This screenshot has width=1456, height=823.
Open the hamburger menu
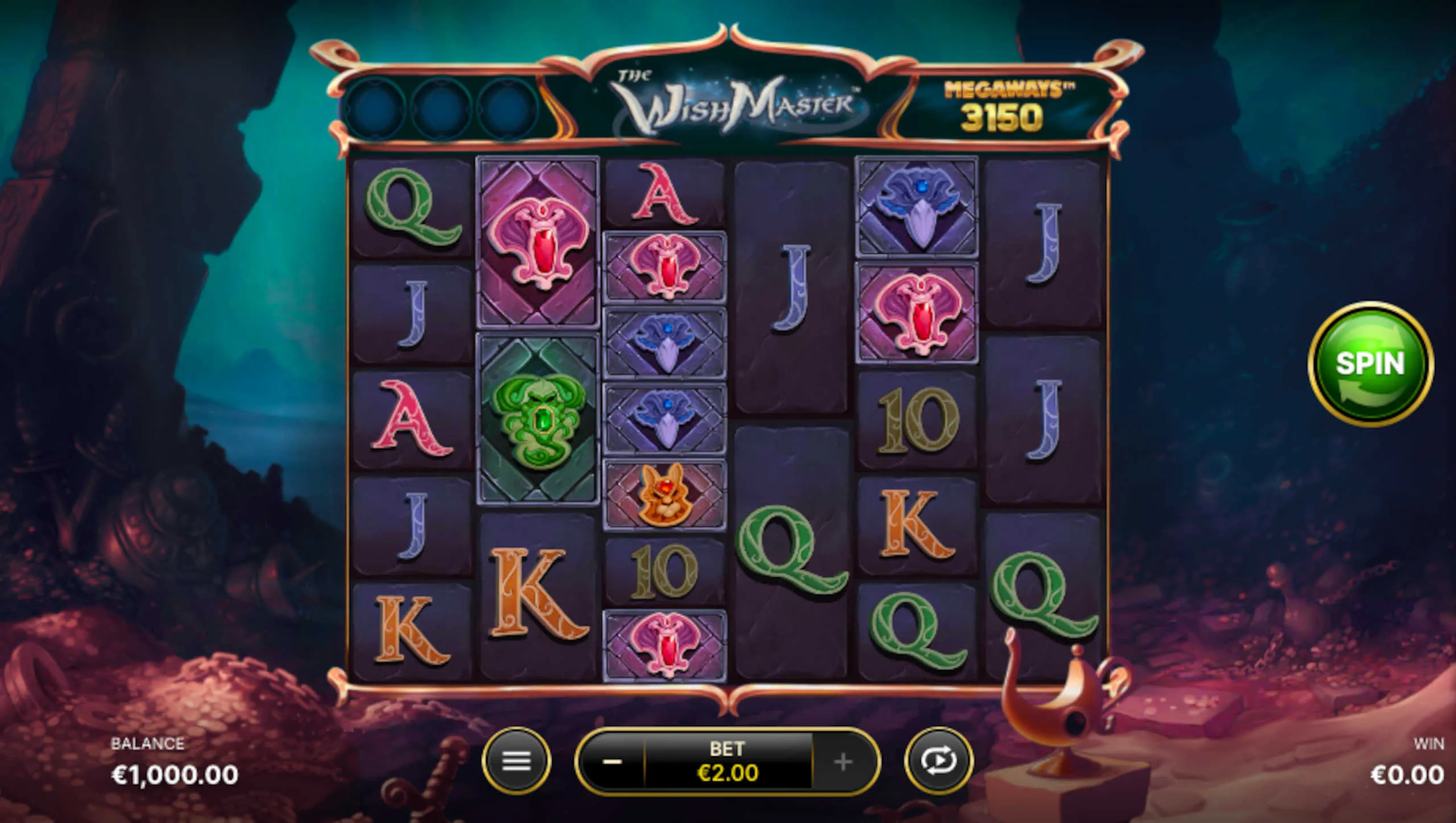point(516,761)
